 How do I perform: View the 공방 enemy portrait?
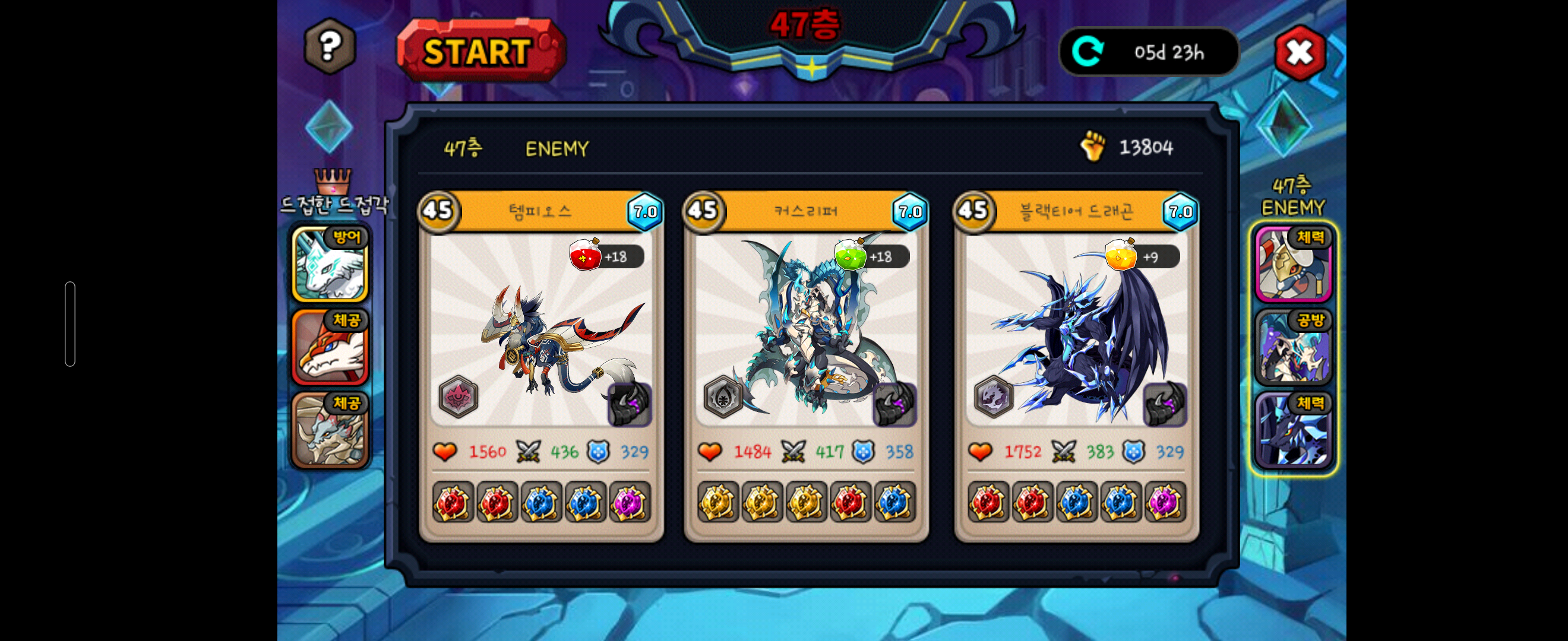(x=1293, y=347)
